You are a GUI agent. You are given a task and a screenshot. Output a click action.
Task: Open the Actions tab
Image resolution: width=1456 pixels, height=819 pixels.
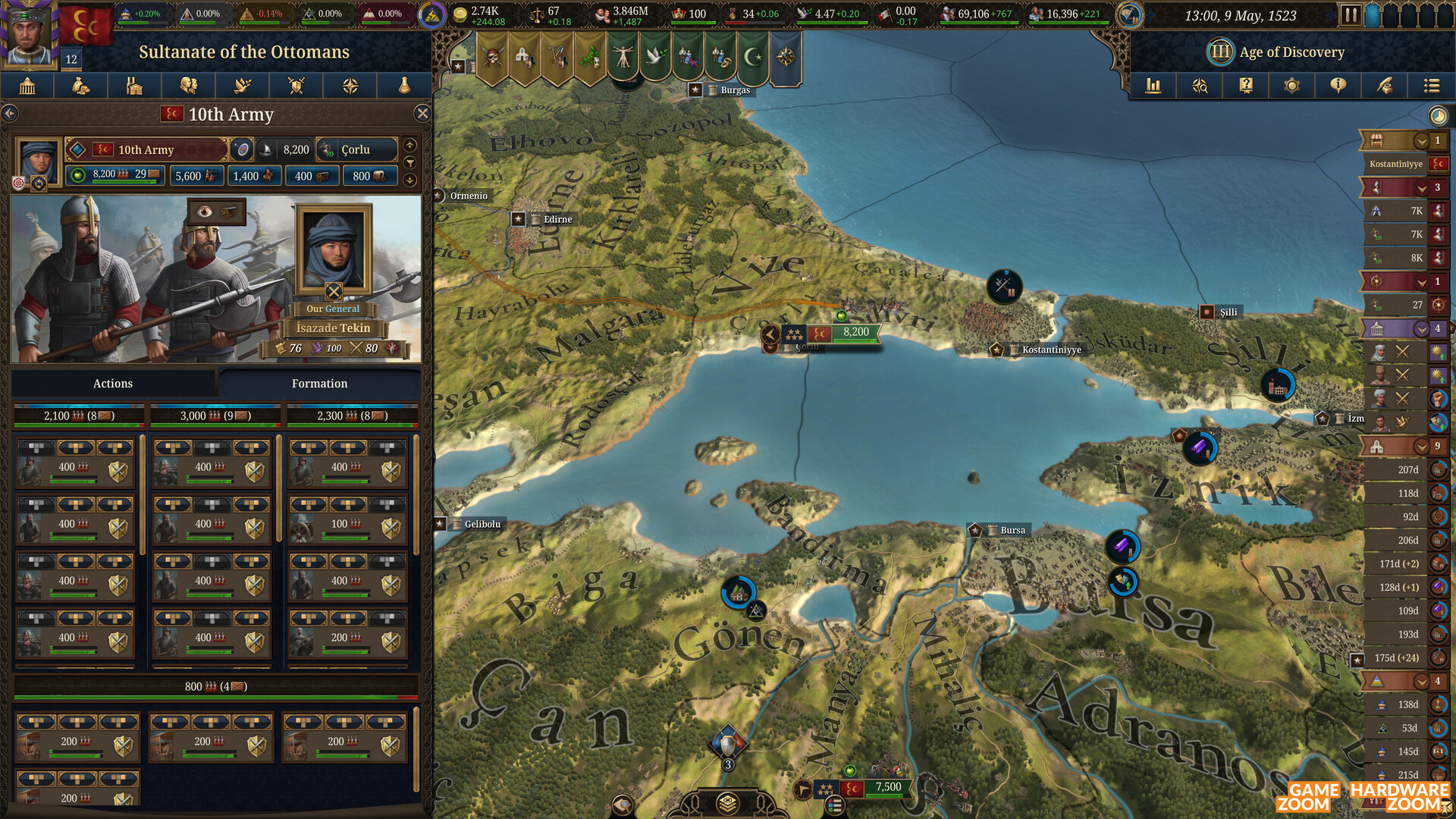tap(112, 384)
